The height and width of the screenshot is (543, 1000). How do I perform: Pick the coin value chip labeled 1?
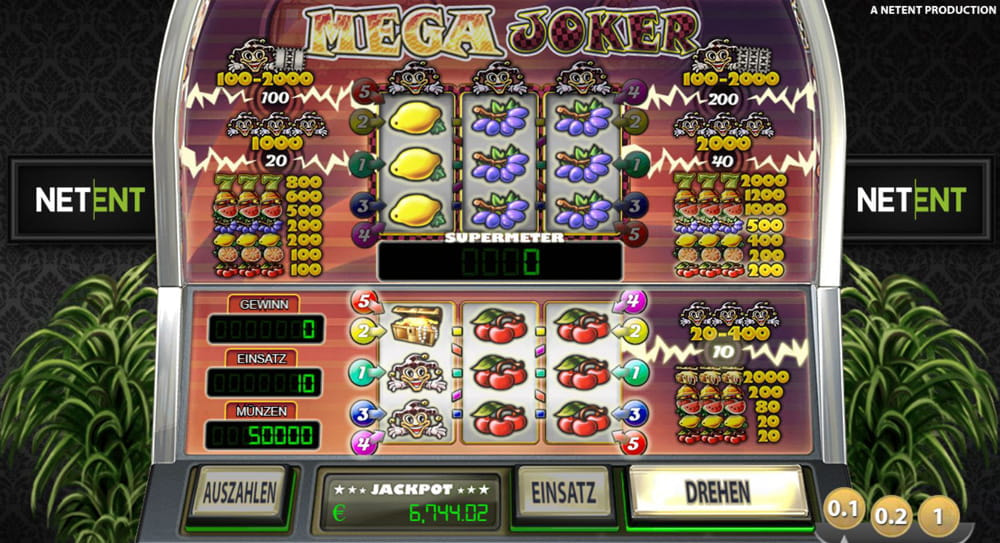[938, 517]
